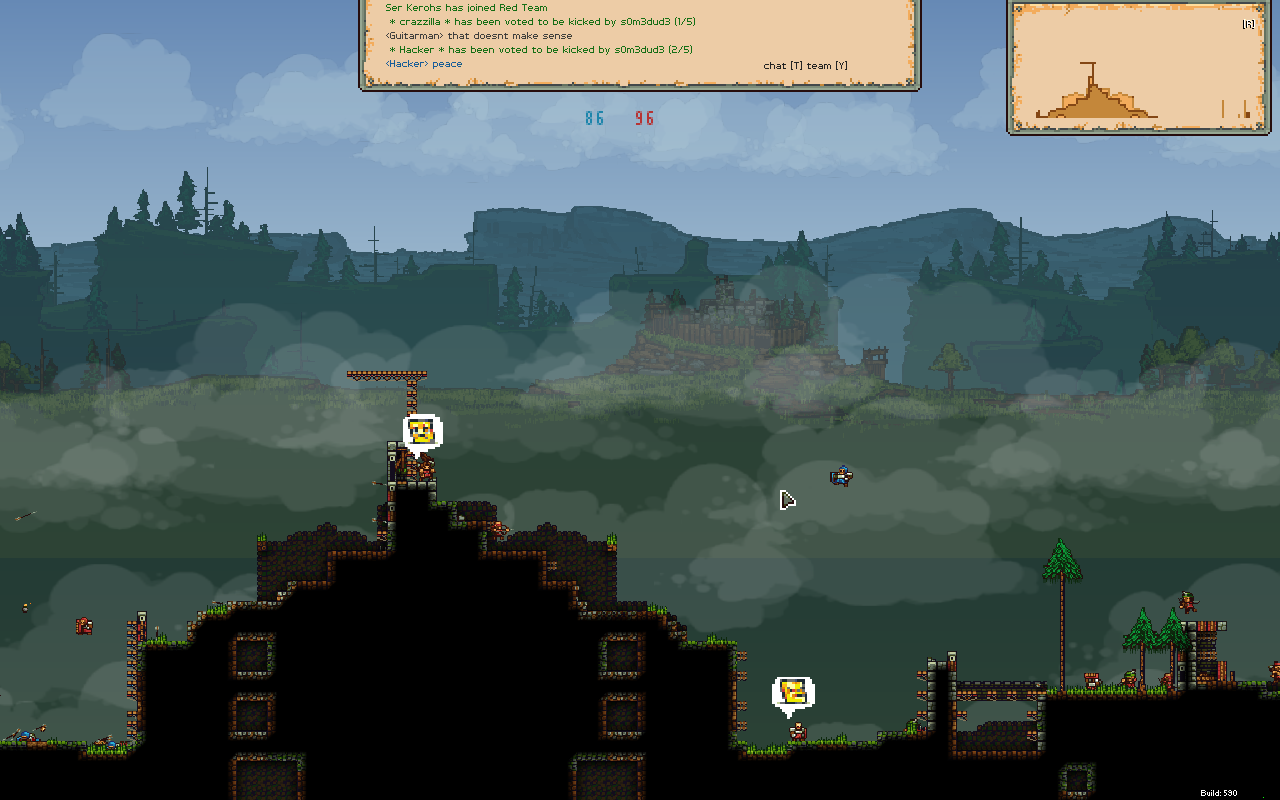Click the parchment minimap panel
Image resolution: width=1280 pixels, height=800 pixels.
(x=1137, y=67)
